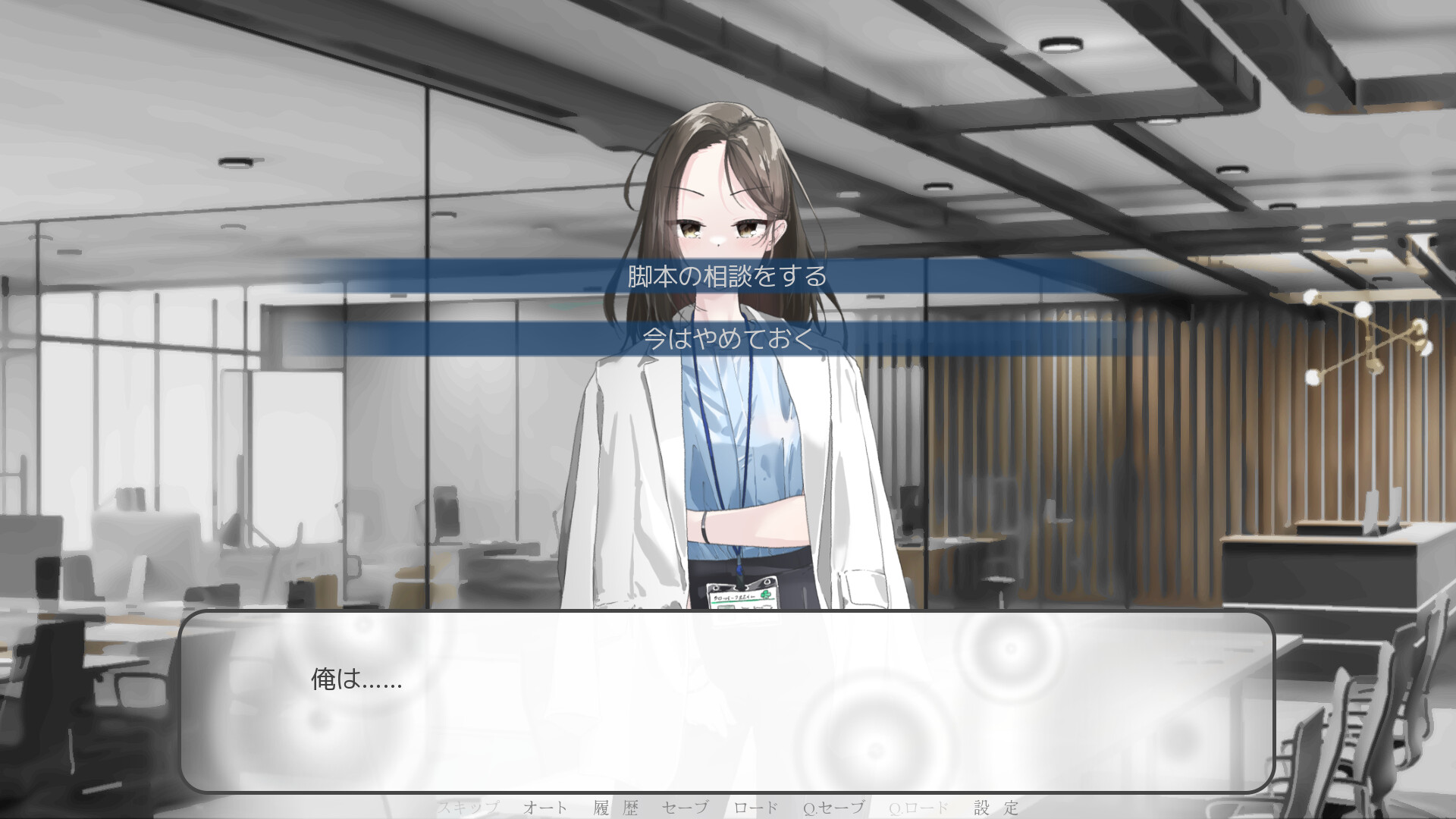
Task: Open the ロード load screen
Action: (756, 808)
